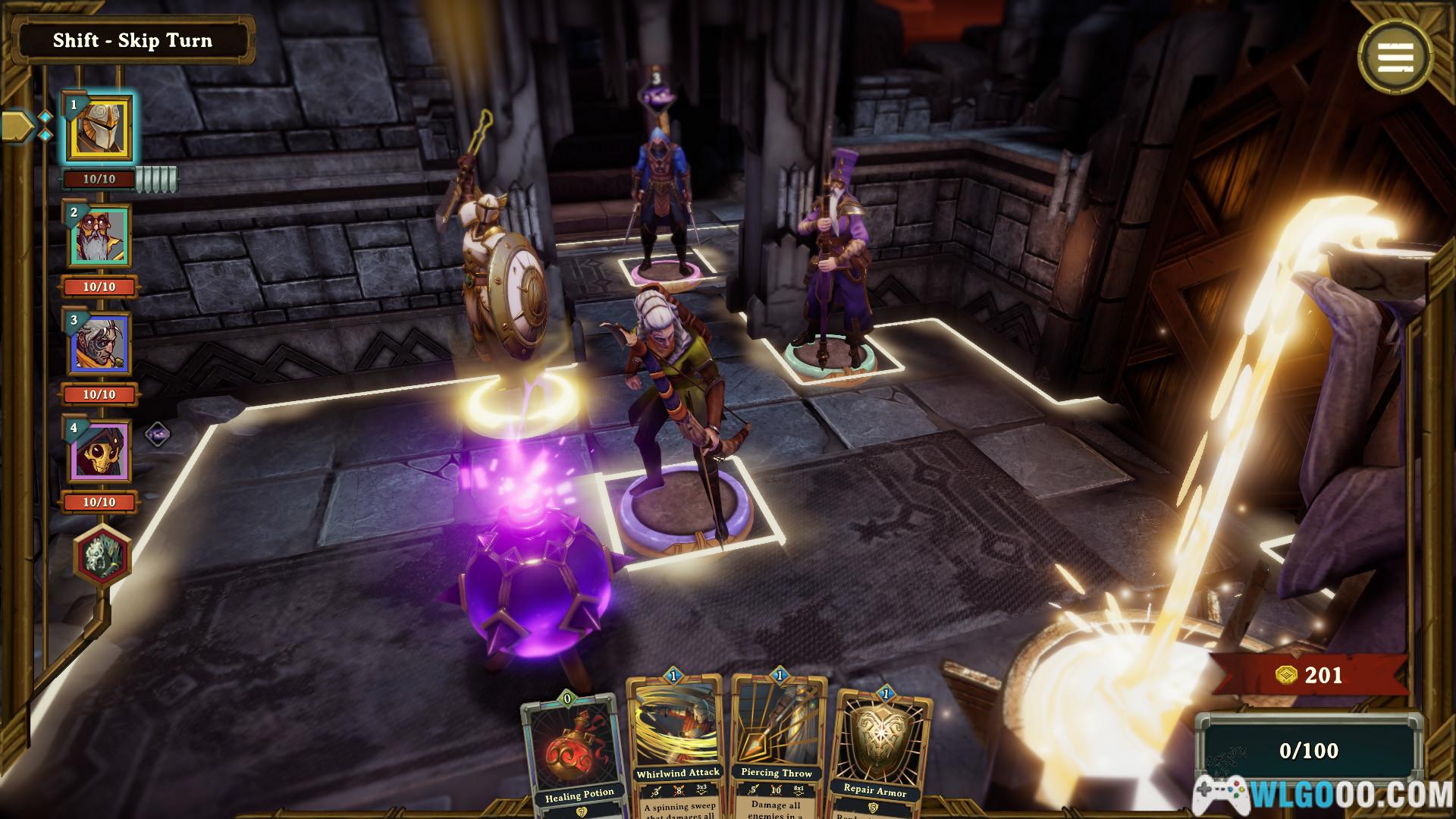Pick the hooded skull-mask rogue portrait
The width and height of the screenshot is (1456, 819).
tap(101, 452)
